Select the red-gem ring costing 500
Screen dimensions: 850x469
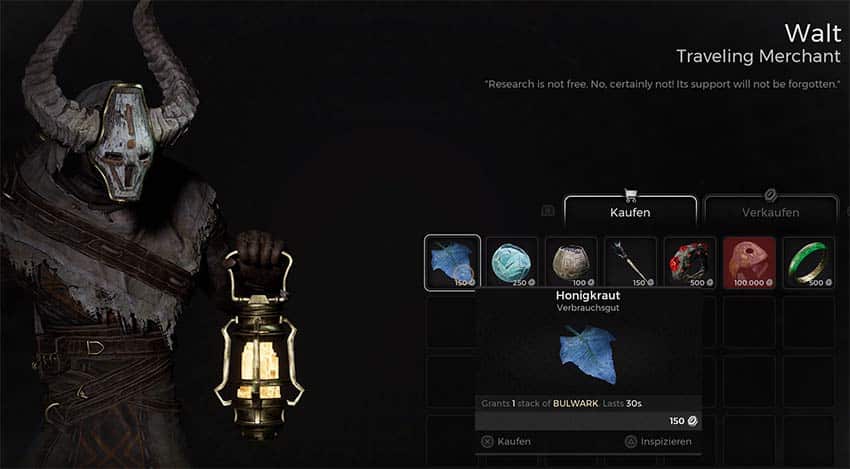(690, 262)
